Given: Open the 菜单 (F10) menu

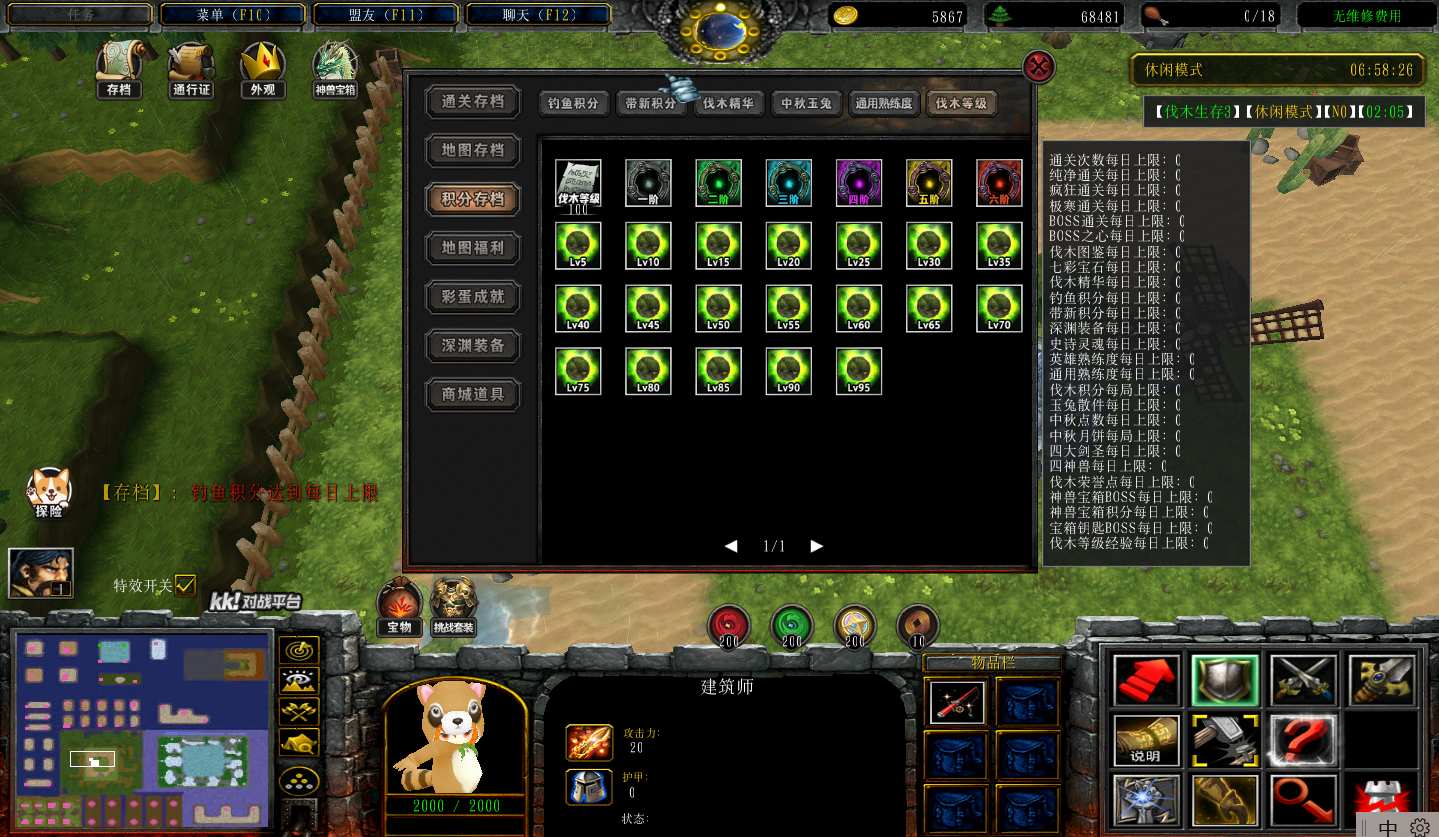Looking at the screenshot, I should click(233, 15).
